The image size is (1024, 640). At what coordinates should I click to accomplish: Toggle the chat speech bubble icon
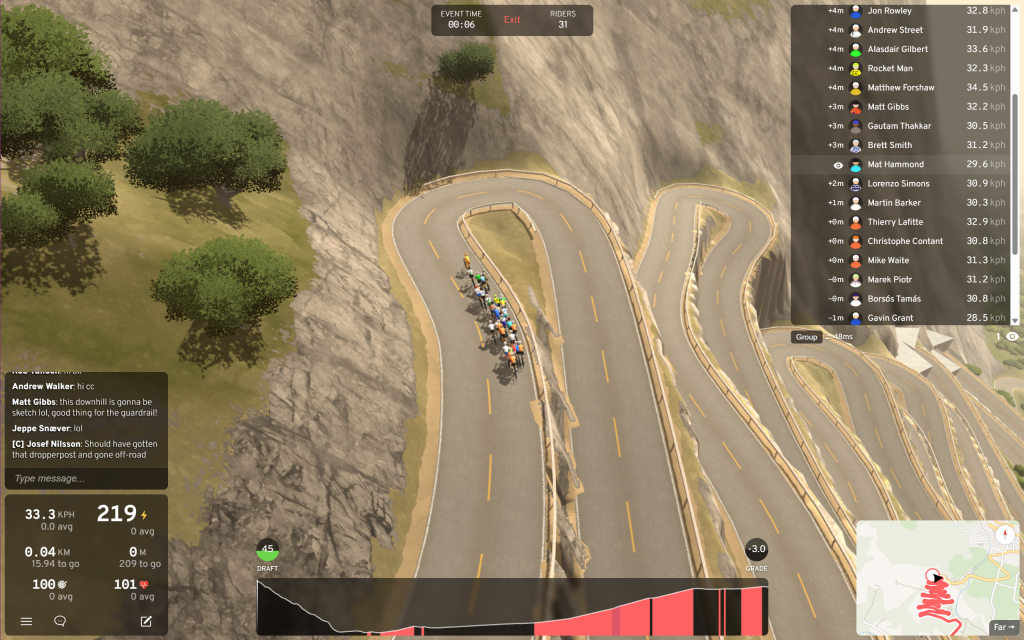click(x=60, y=621)
